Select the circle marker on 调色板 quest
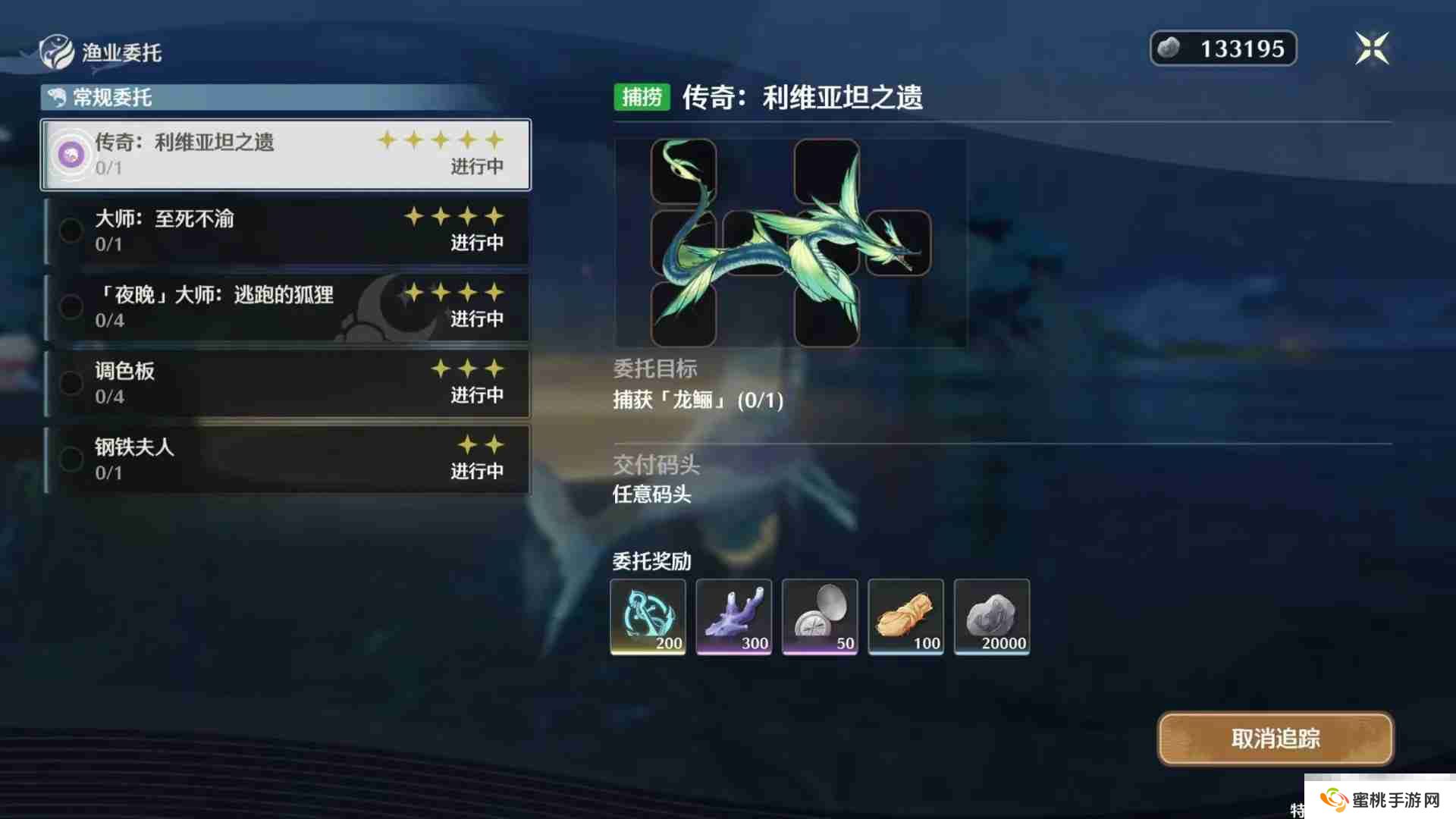 (x=71, y=383)
